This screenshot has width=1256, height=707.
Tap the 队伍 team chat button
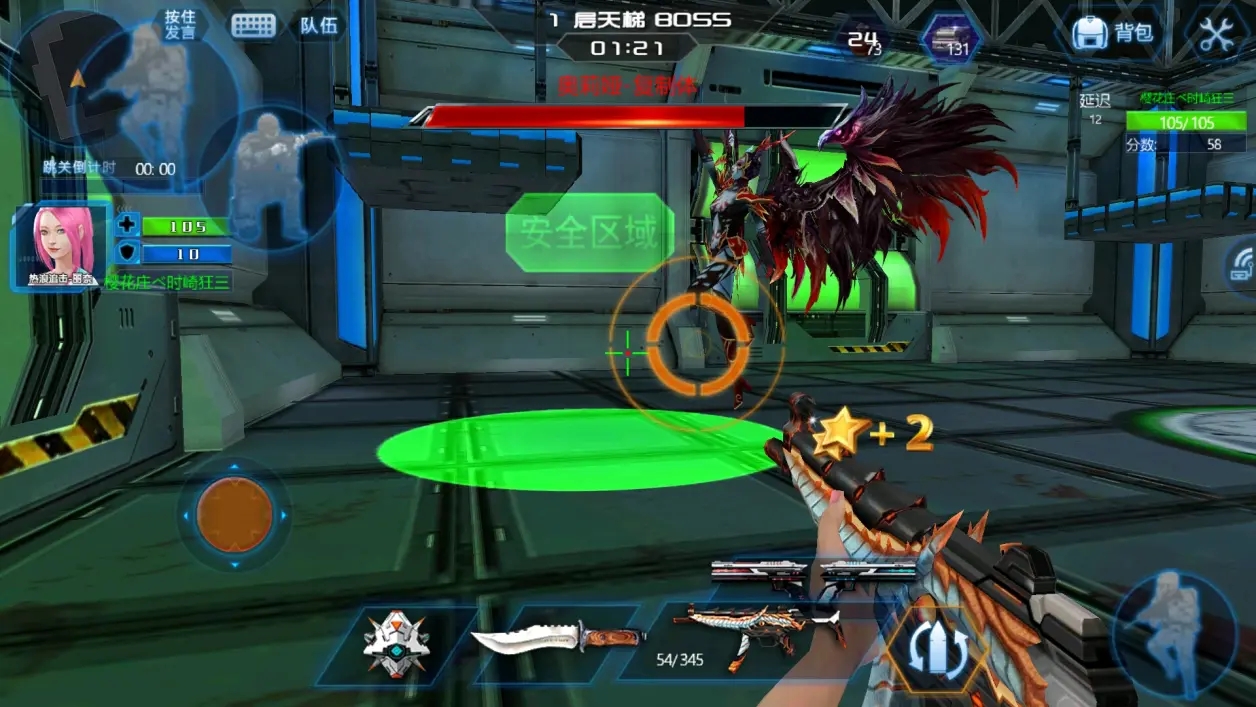(318, 25)
